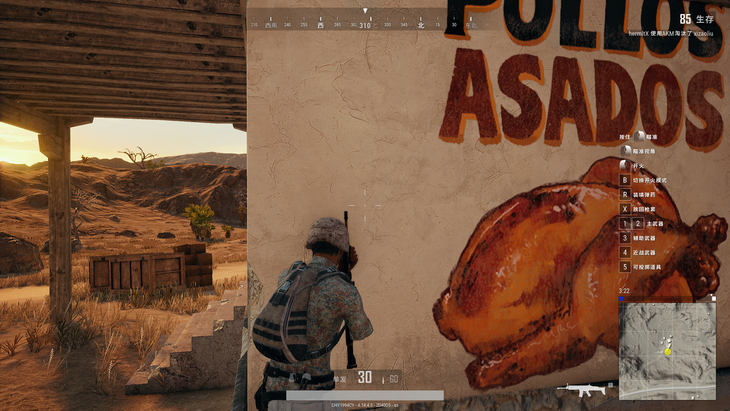
Task: Click the compass heading bar
Action: coord(365,24)
